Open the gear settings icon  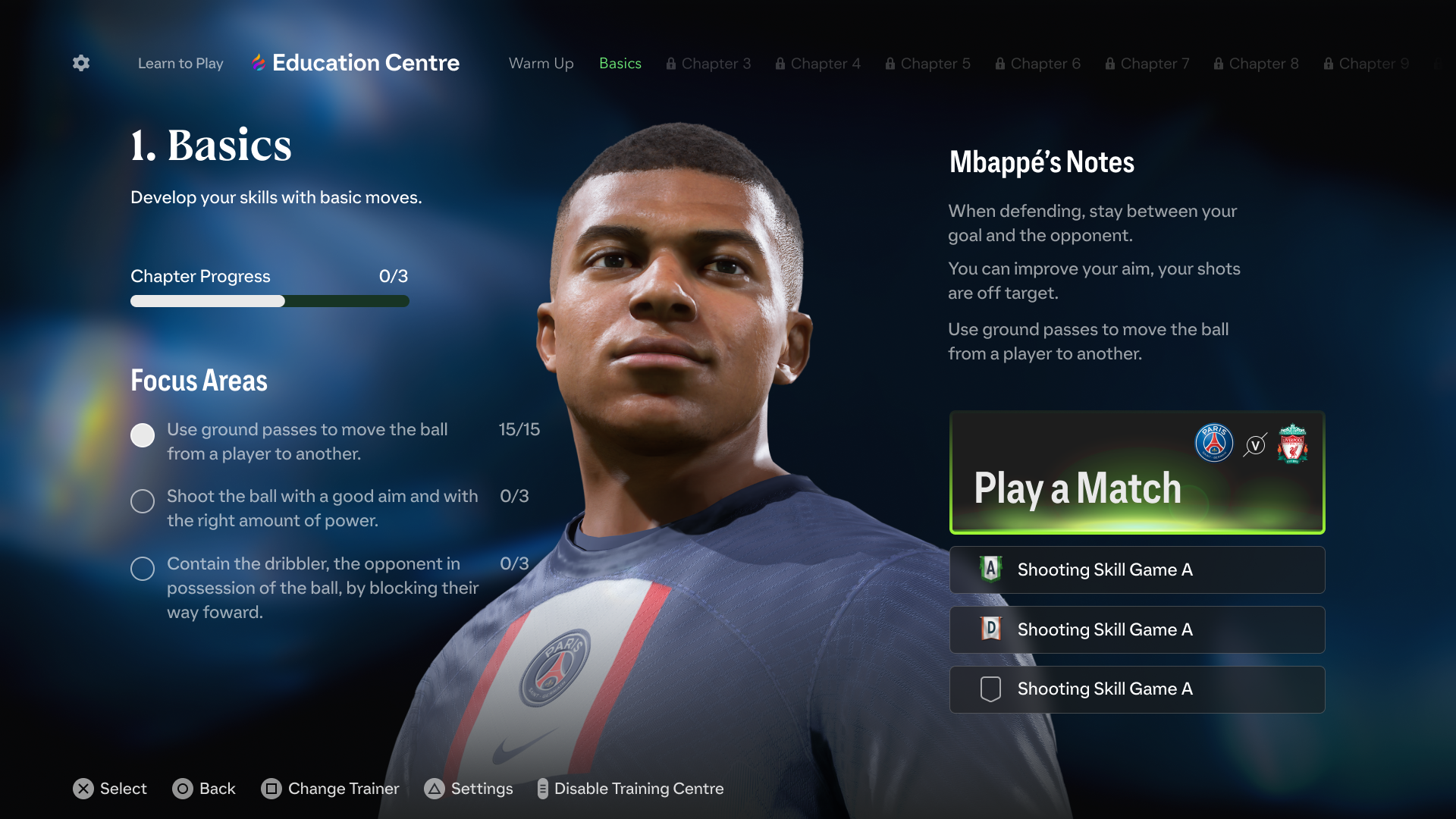pyautogui.click(x=81, y=63)
